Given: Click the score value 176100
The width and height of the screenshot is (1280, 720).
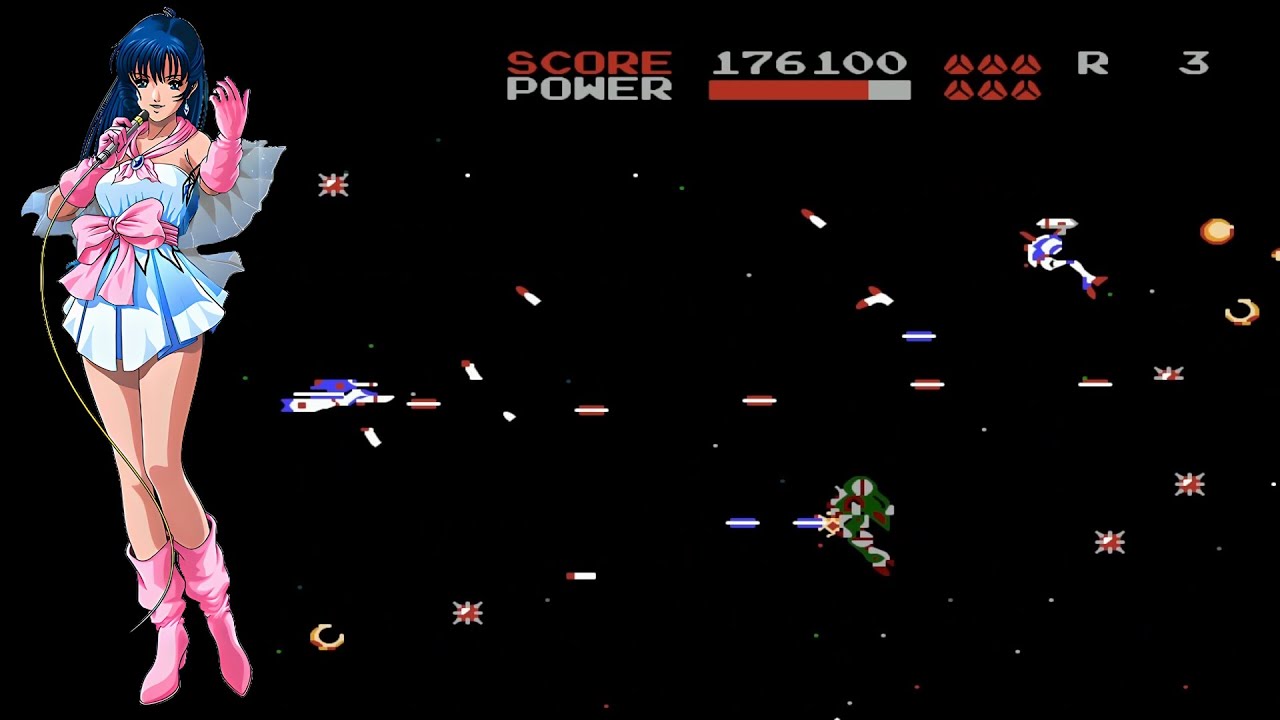Looking at the screenshot, I should point(808,63).
